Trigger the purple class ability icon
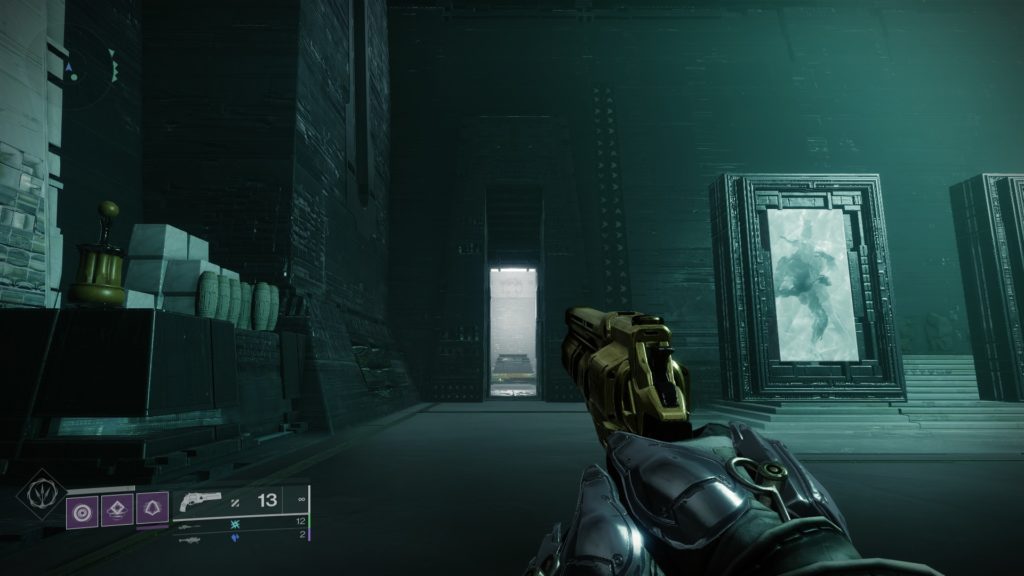 click(152, 511)
